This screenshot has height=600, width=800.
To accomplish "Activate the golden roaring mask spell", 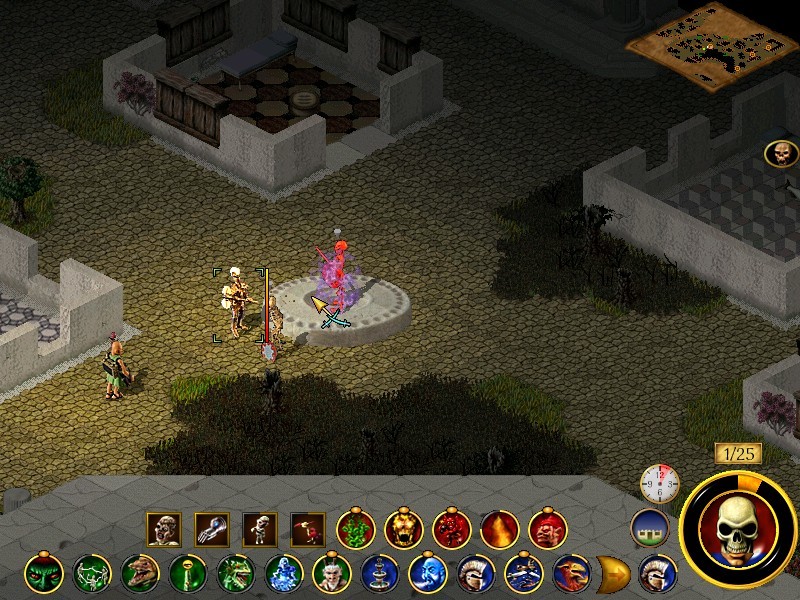I will point(402,528).
